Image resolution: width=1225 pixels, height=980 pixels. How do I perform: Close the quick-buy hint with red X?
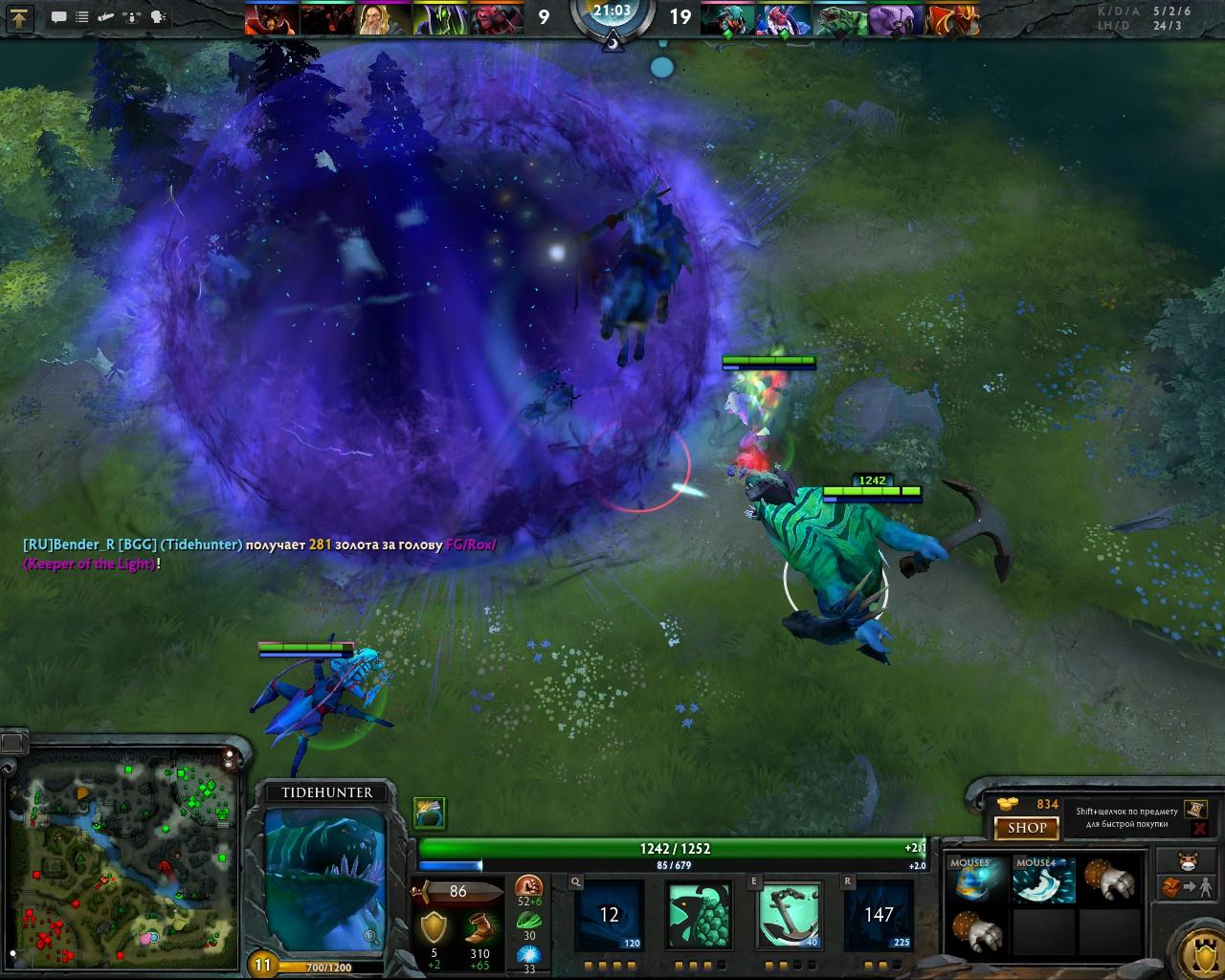coord(1199,829)
